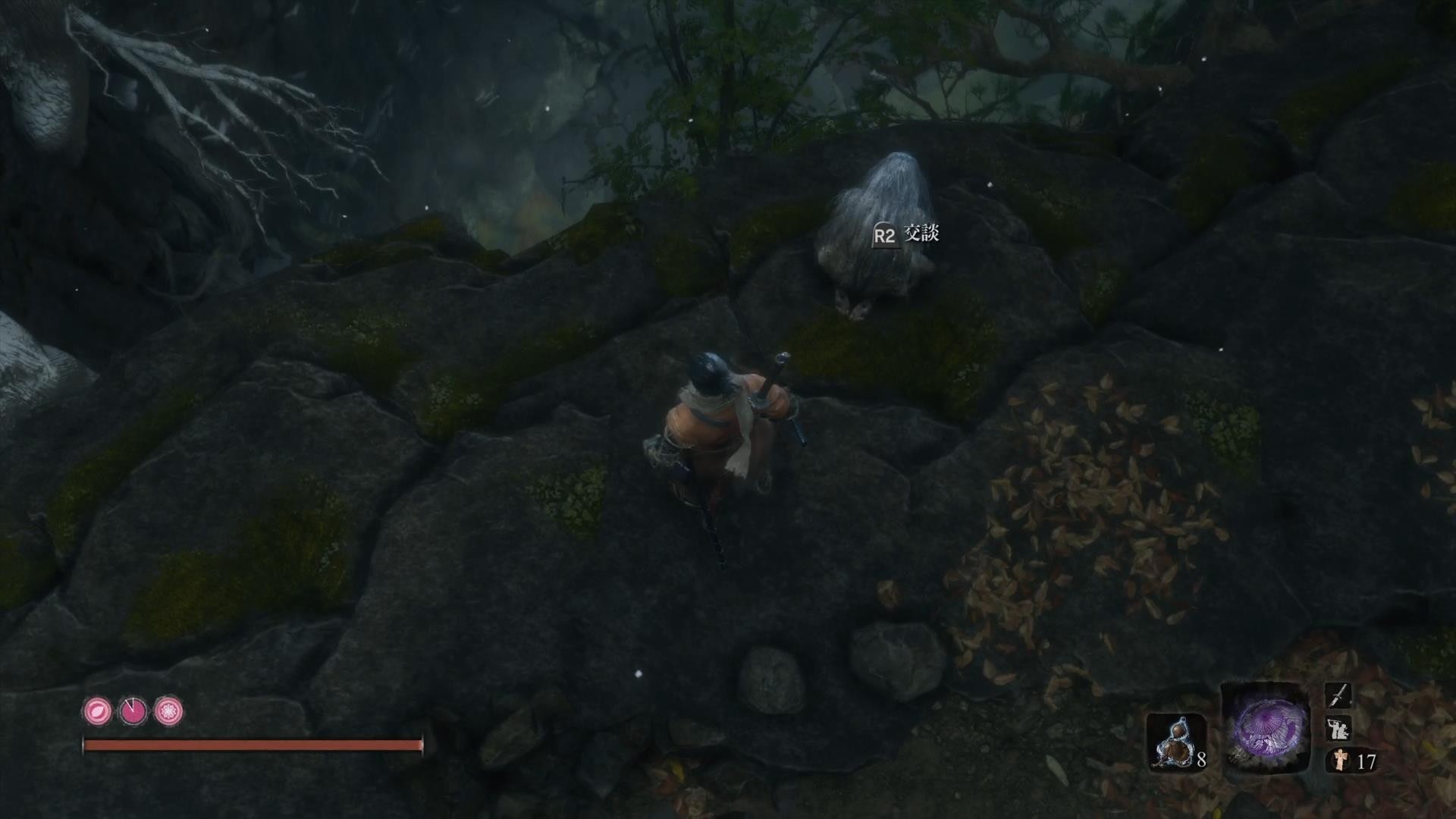
Task: Activate the purple umbrella prosthetic tool
Action: [x=1265, y=728]
